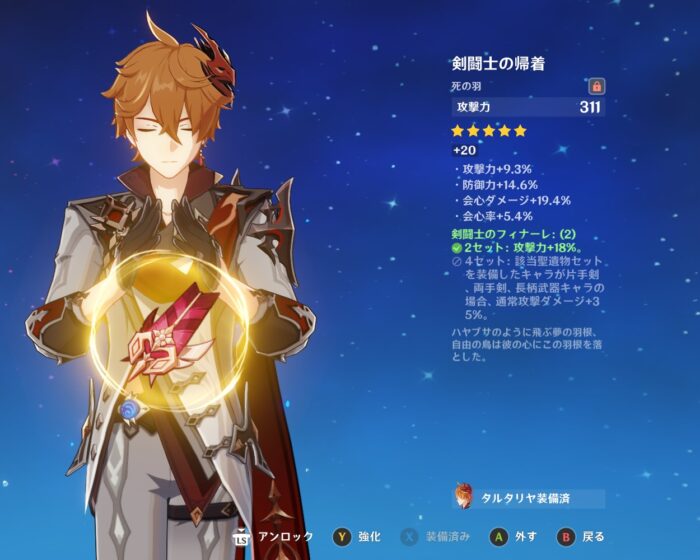Viewport: 700px width, 560px height.
Task: Select the アンロック (Unlock) option
Action: coord(281,537)
